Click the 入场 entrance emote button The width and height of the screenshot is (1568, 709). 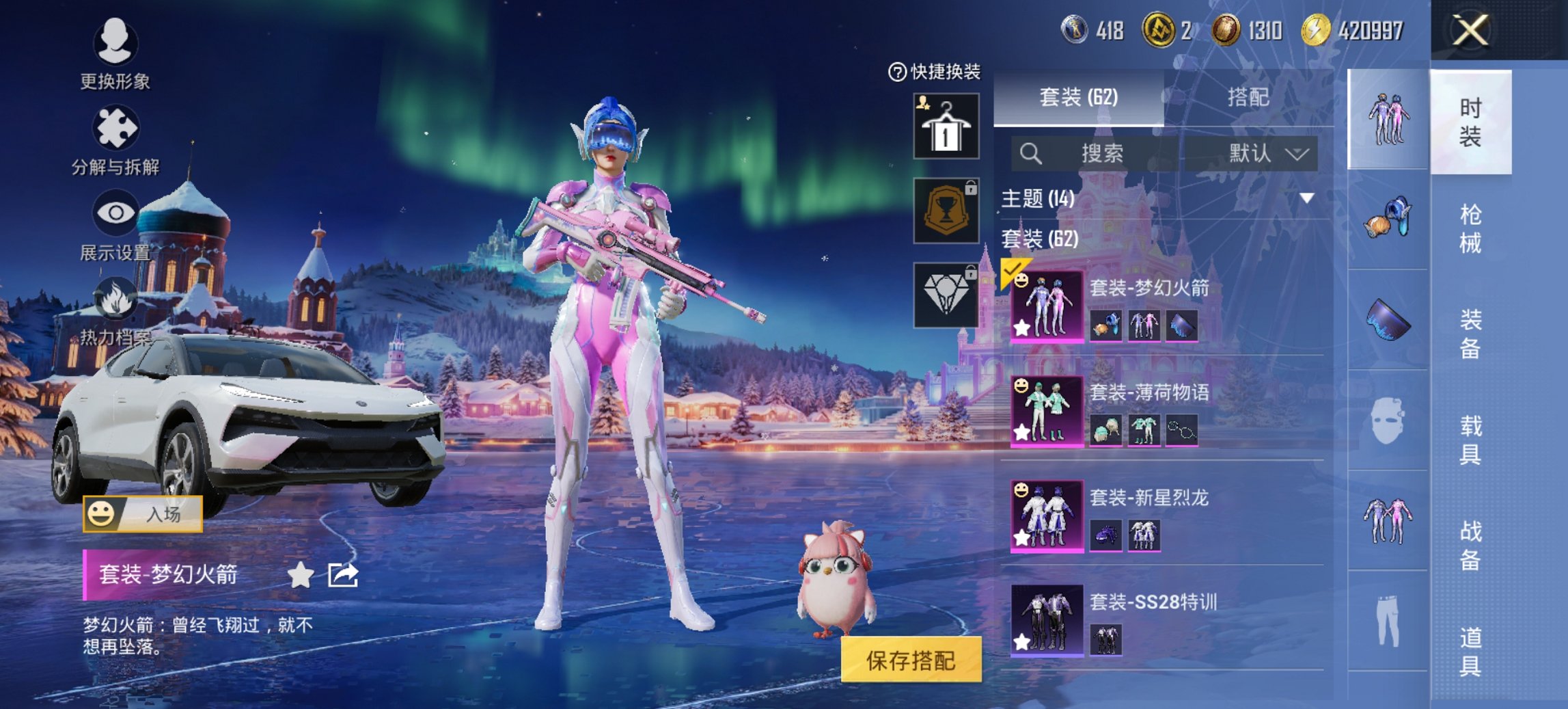click(143, 514)
